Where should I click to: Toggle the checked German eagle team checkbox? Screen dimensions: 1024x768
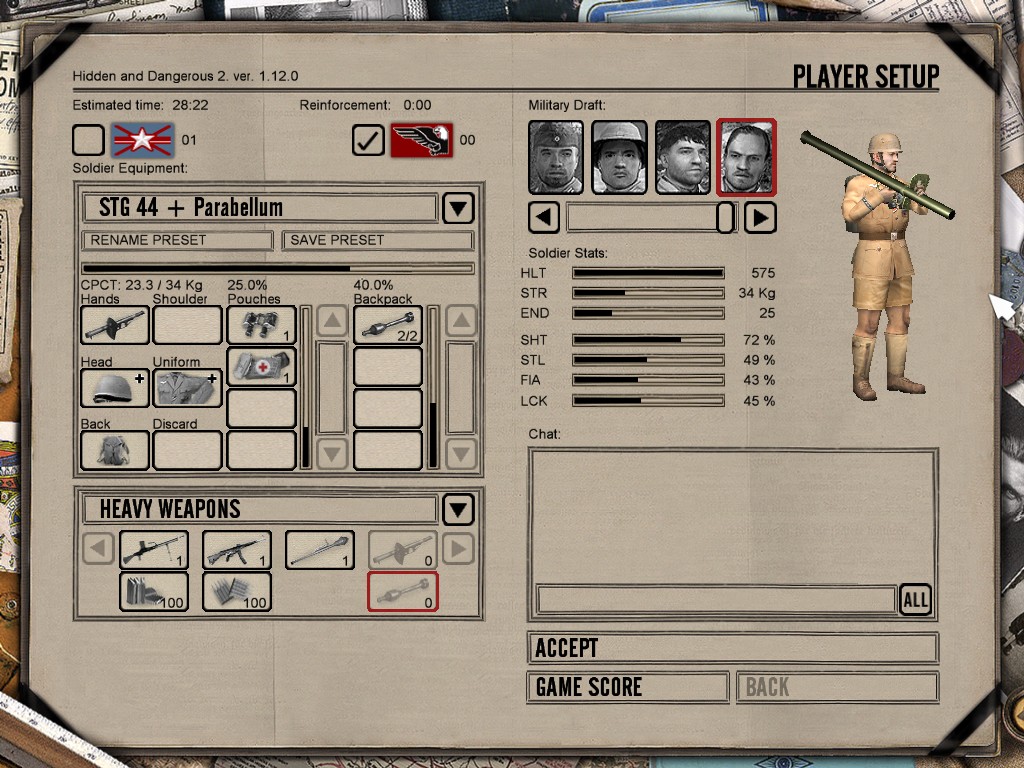(x=368, y=140)
